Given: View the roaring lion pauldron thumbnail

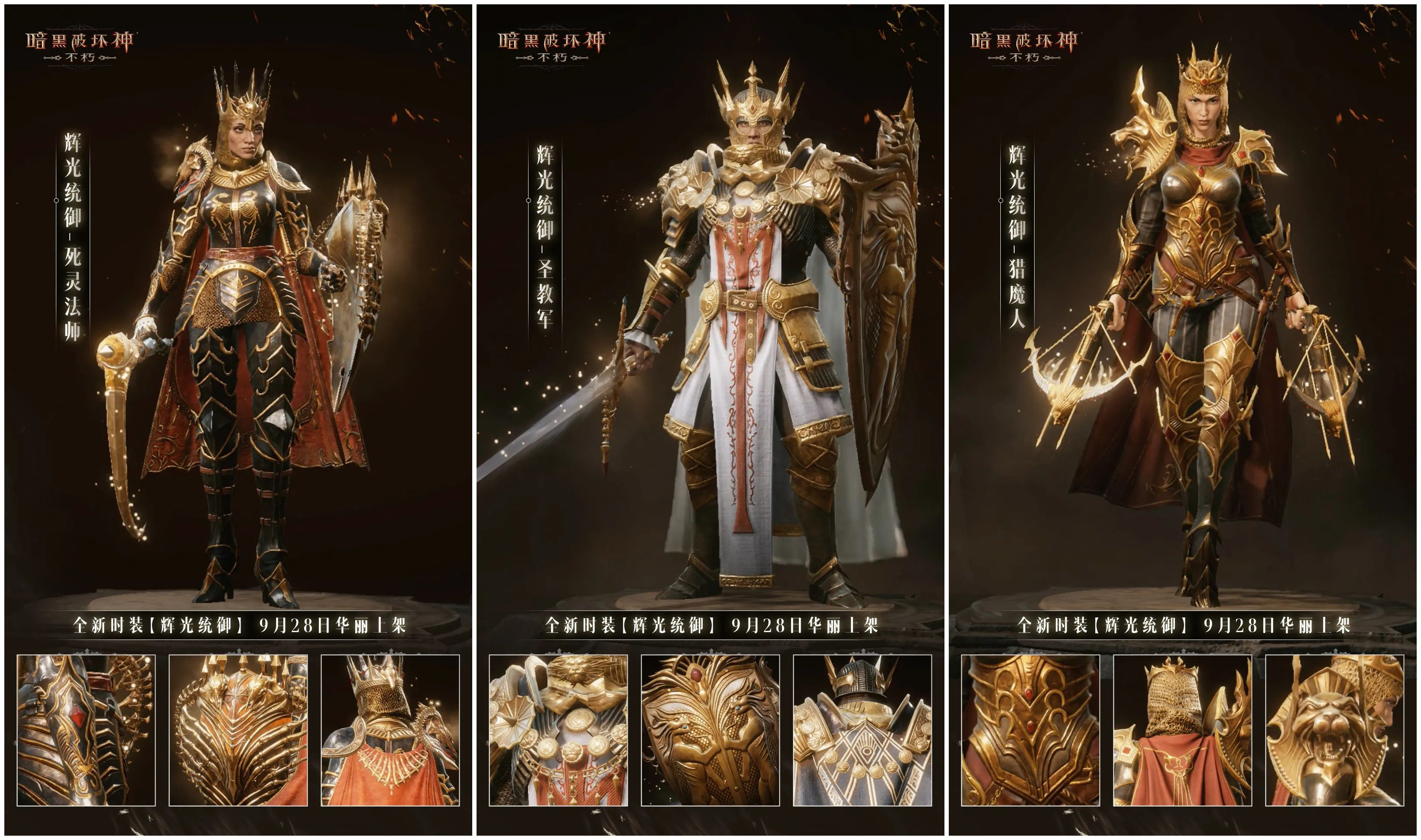Looking at the screenshot, I should (x=1334, y=730).
